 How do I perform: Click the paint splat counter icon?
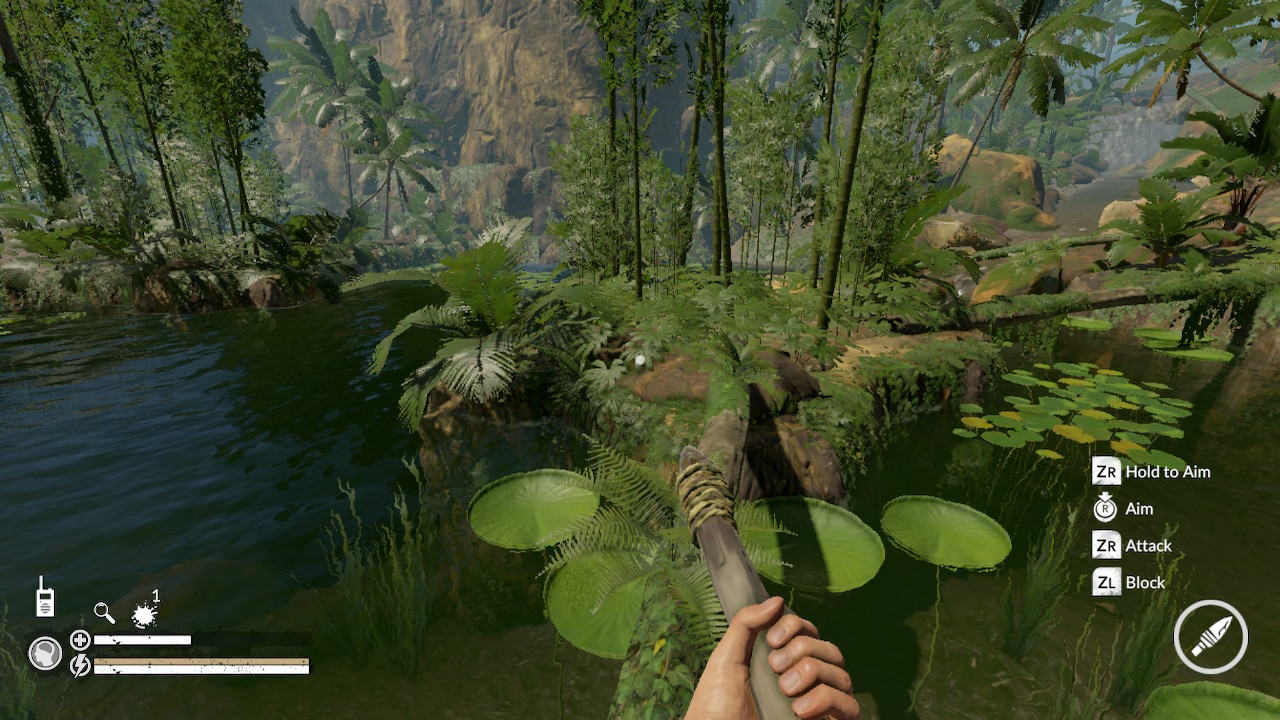[144, 615]
